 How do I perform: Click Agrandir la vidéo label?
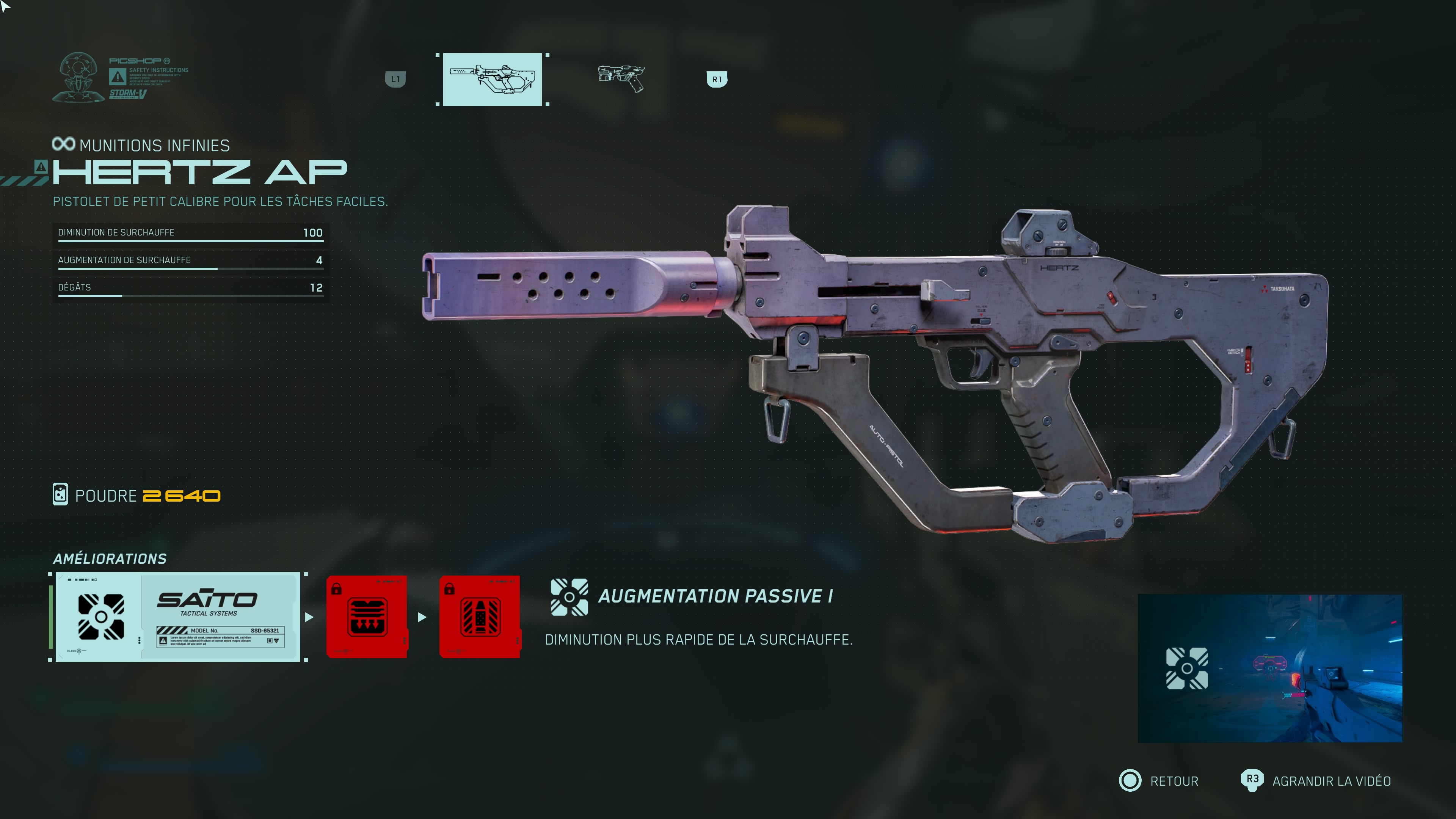pos(1331,781)
